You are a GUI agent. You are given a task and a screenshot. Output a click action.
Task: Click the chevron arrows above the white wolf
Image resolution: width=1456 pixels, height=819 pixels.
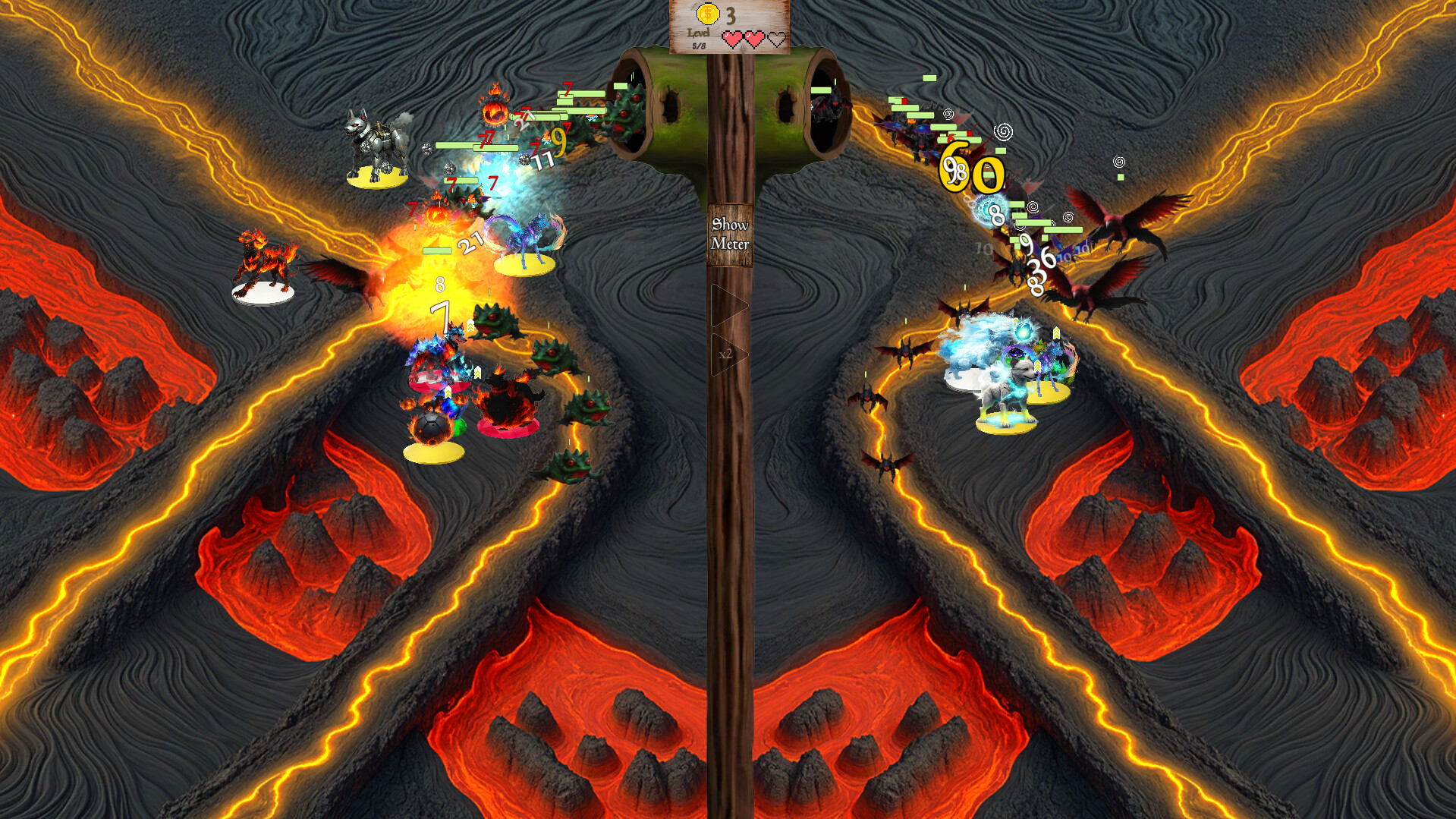[x=1038, y=366]
